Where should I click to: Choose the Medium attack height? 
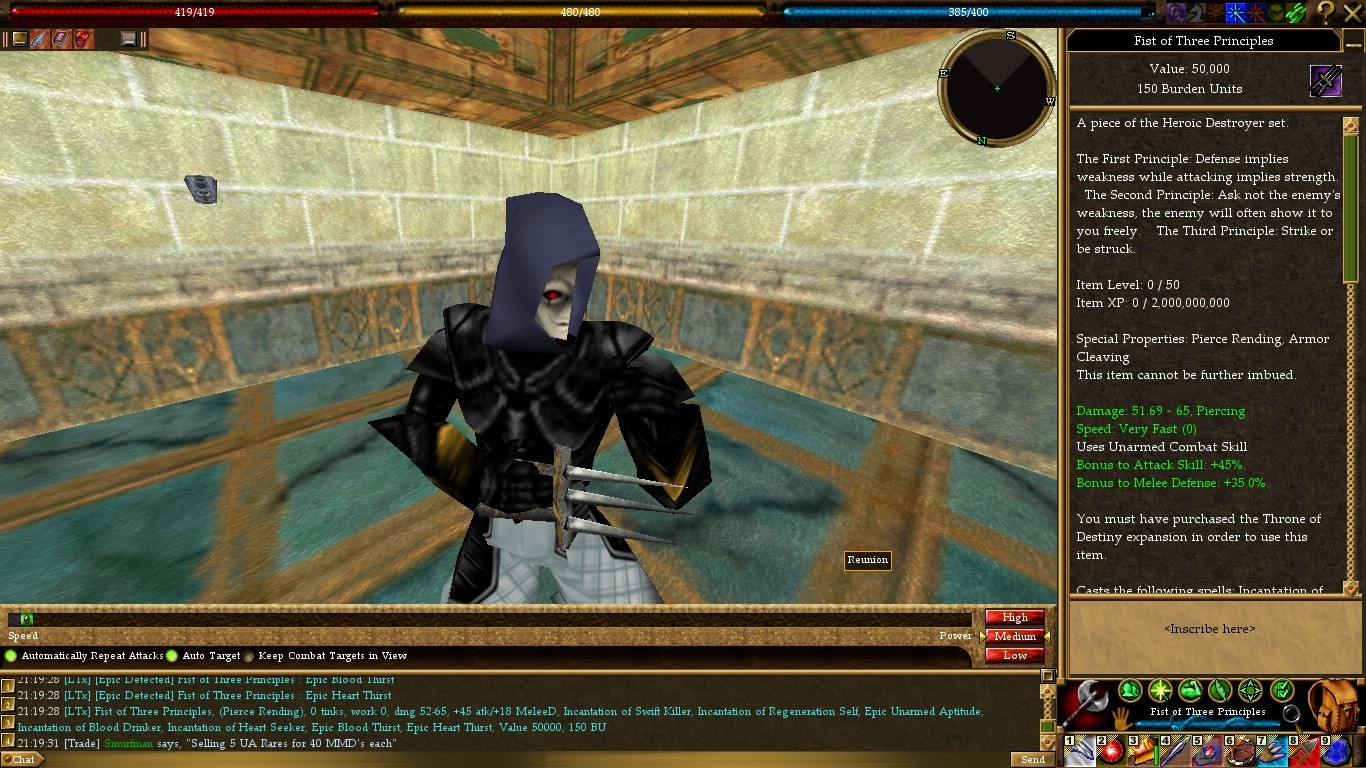pyautogui.click(x=1014, y=636)
